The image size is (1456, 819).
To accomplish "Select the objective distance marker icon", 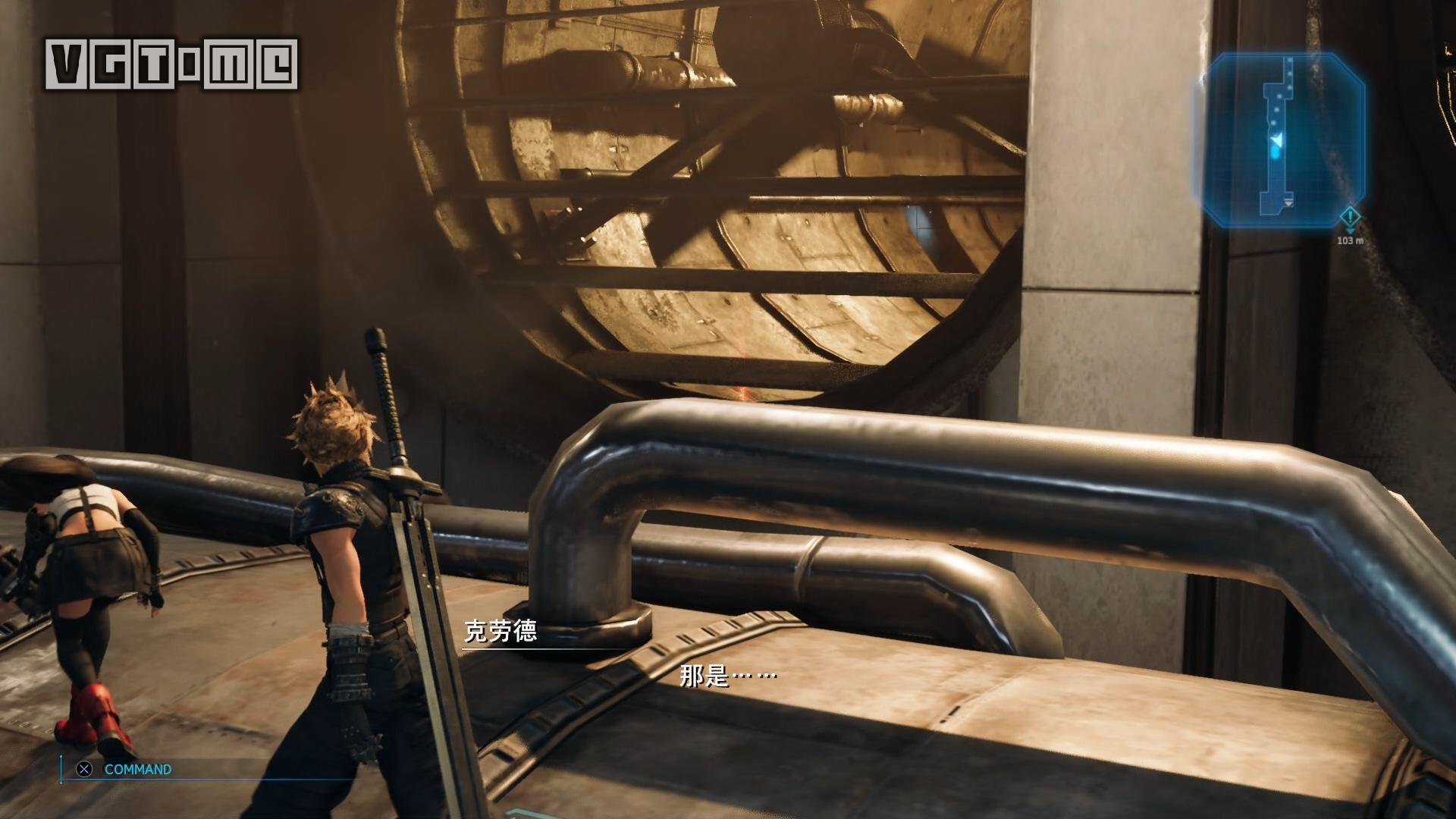I will click(1349, 218).
